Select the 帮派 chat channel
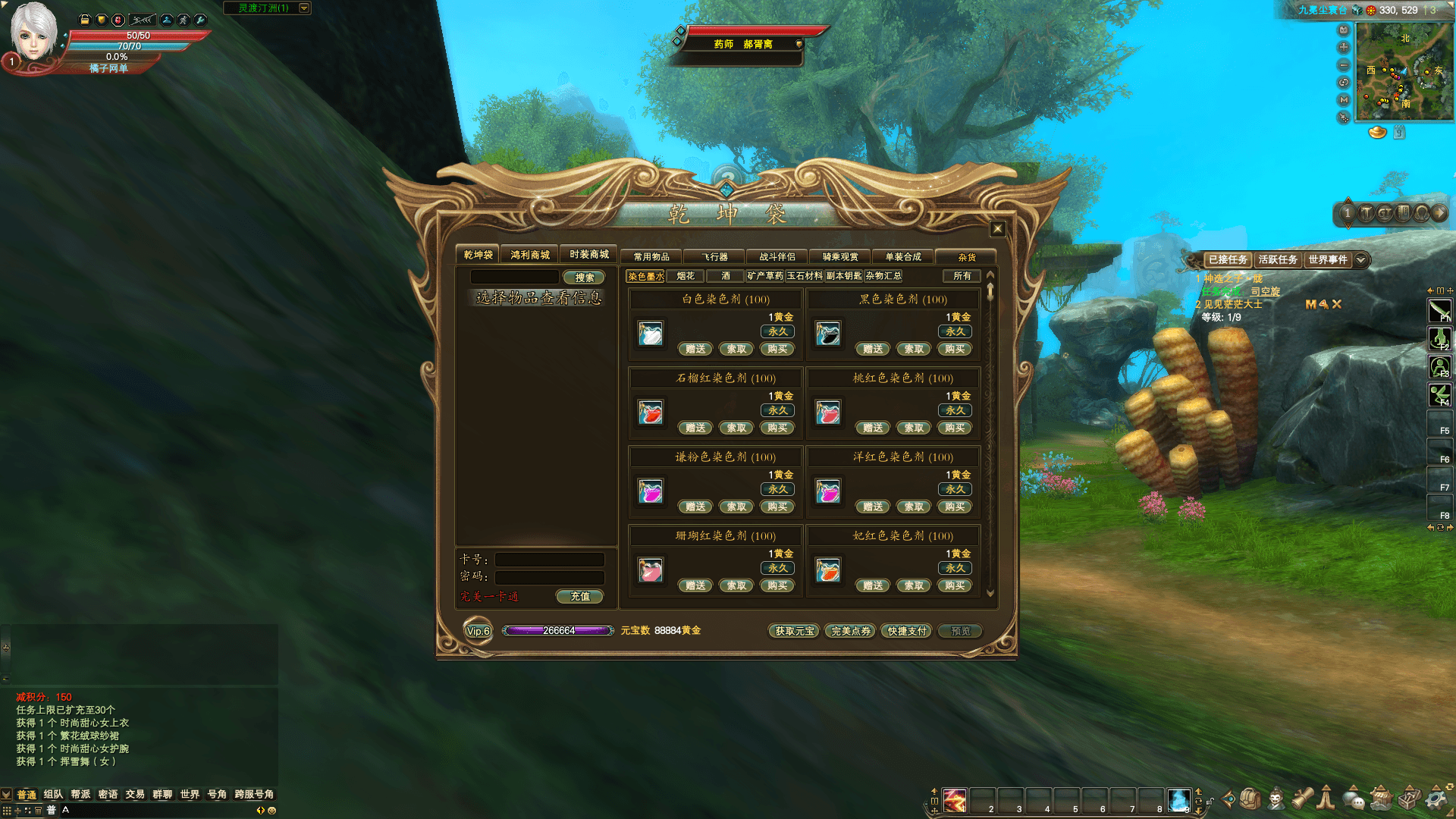The height and width of the screenshot is (819, 1456). pos(80,795)
